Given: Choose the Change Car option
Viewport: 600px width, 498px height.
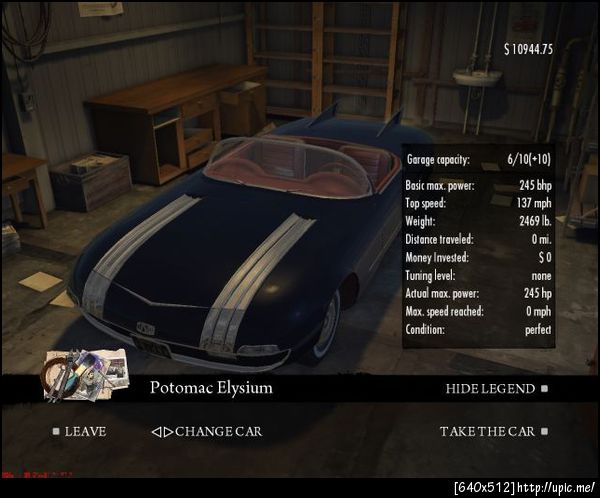Looking at the screenshot, I should pyautogui.click(x=210, y=432).
